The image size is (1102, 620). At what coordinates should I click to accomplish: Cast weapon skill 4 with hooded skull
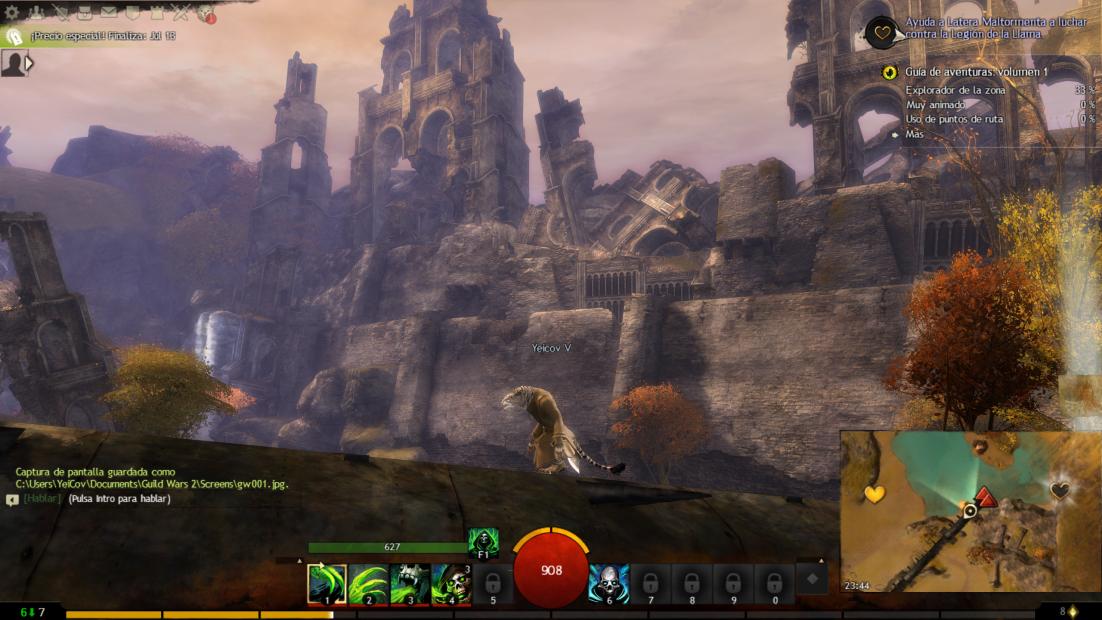point(451,584)
